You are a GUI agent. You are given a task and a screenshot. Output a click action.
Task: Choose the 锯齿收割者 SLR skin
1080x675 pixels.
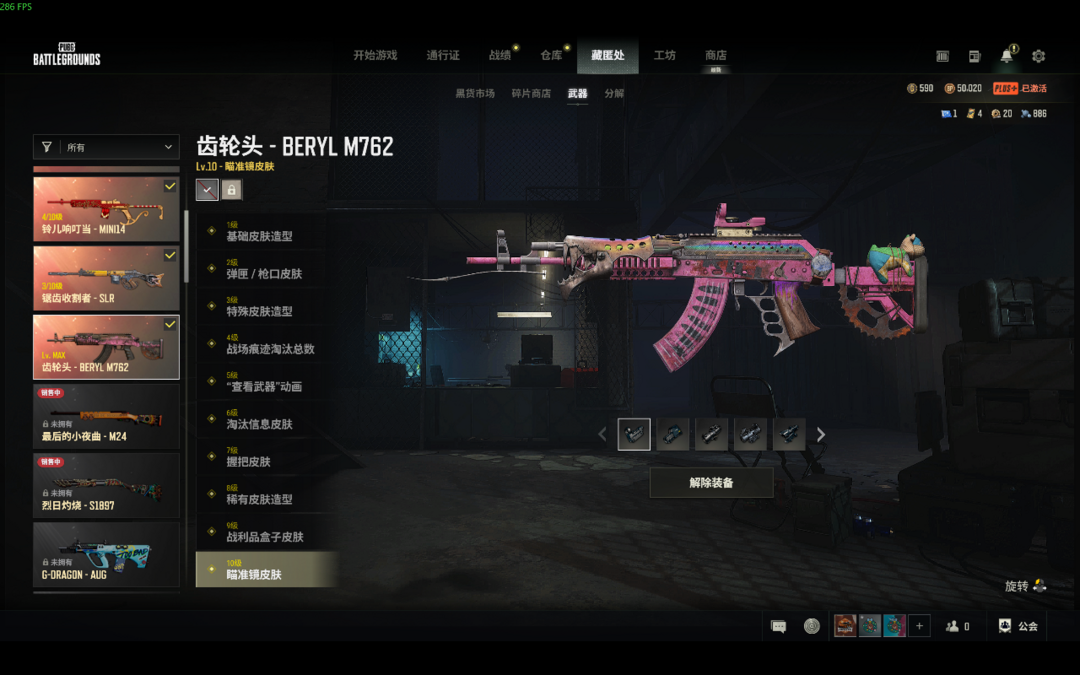point(106,277)
